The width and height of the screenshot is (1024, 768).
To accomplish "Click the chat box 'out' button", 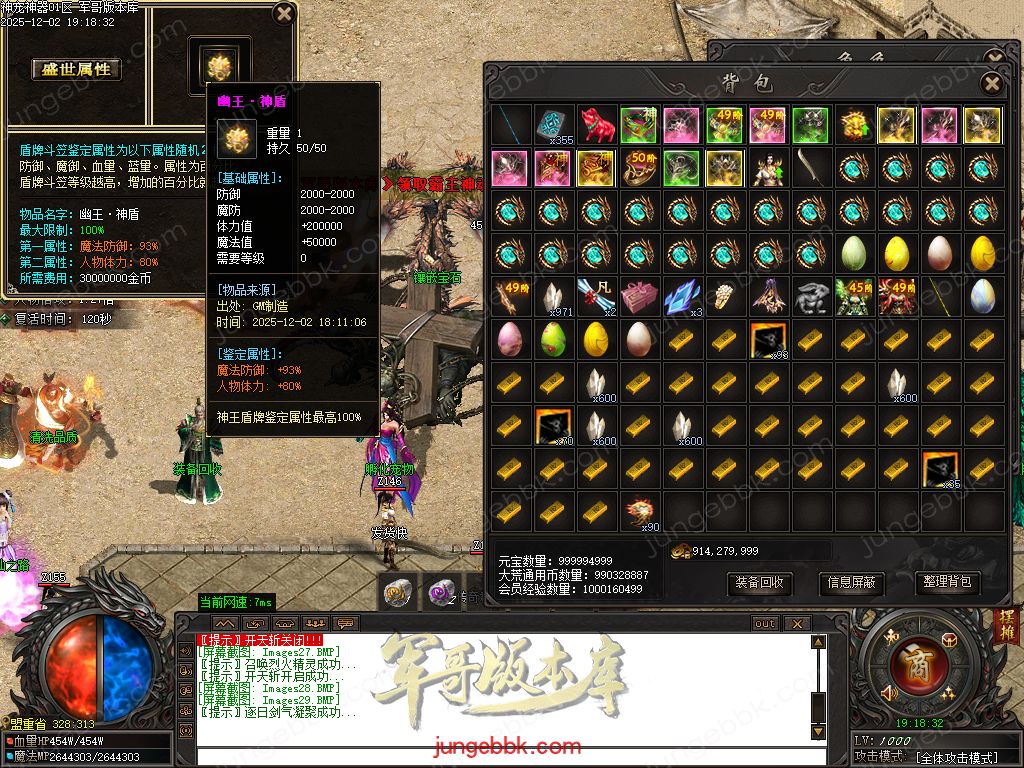I will 765,623.
